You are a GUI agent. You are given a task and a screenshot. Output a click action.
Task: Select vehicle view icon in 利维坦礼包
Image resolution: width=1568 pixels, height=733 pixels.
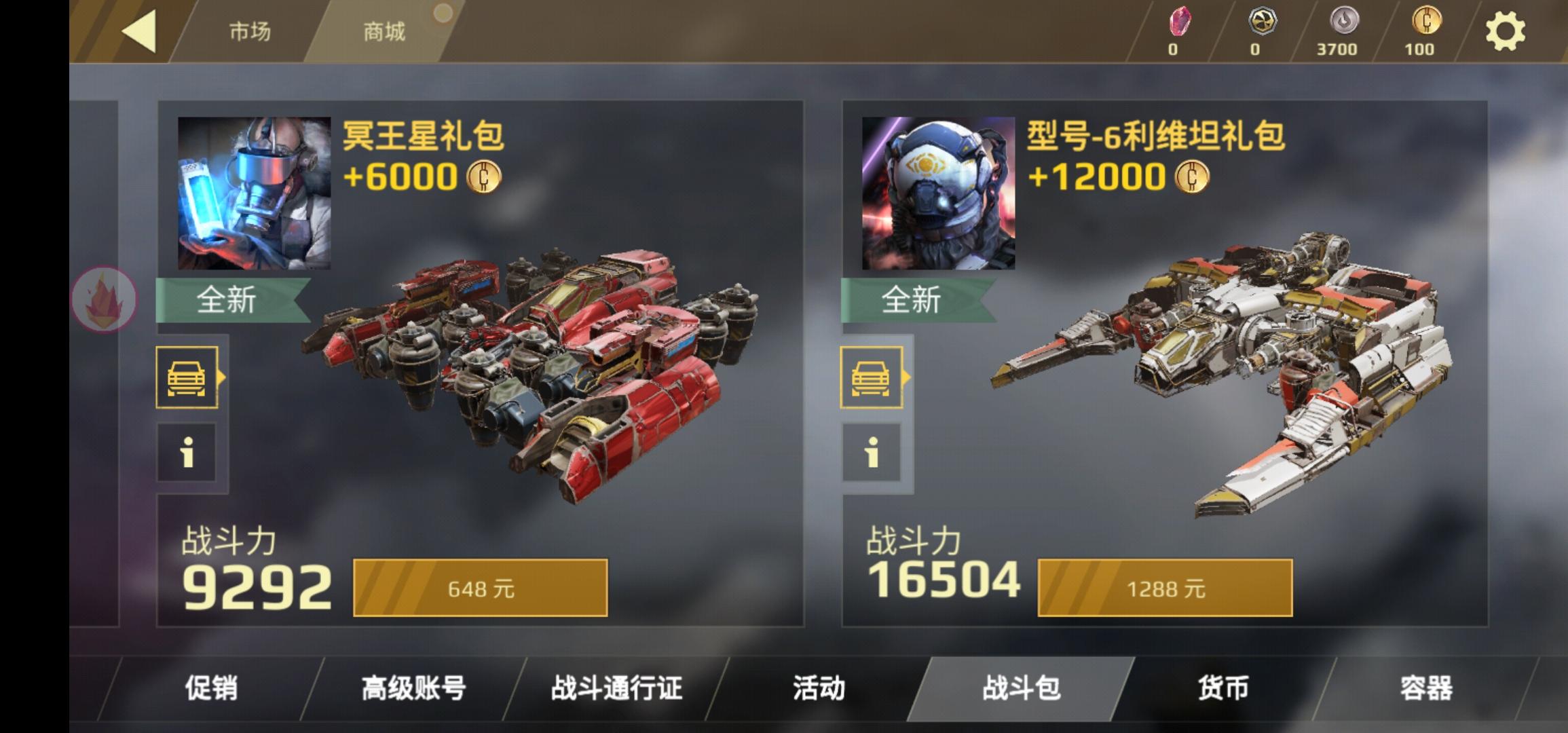(x=872, y=377)
